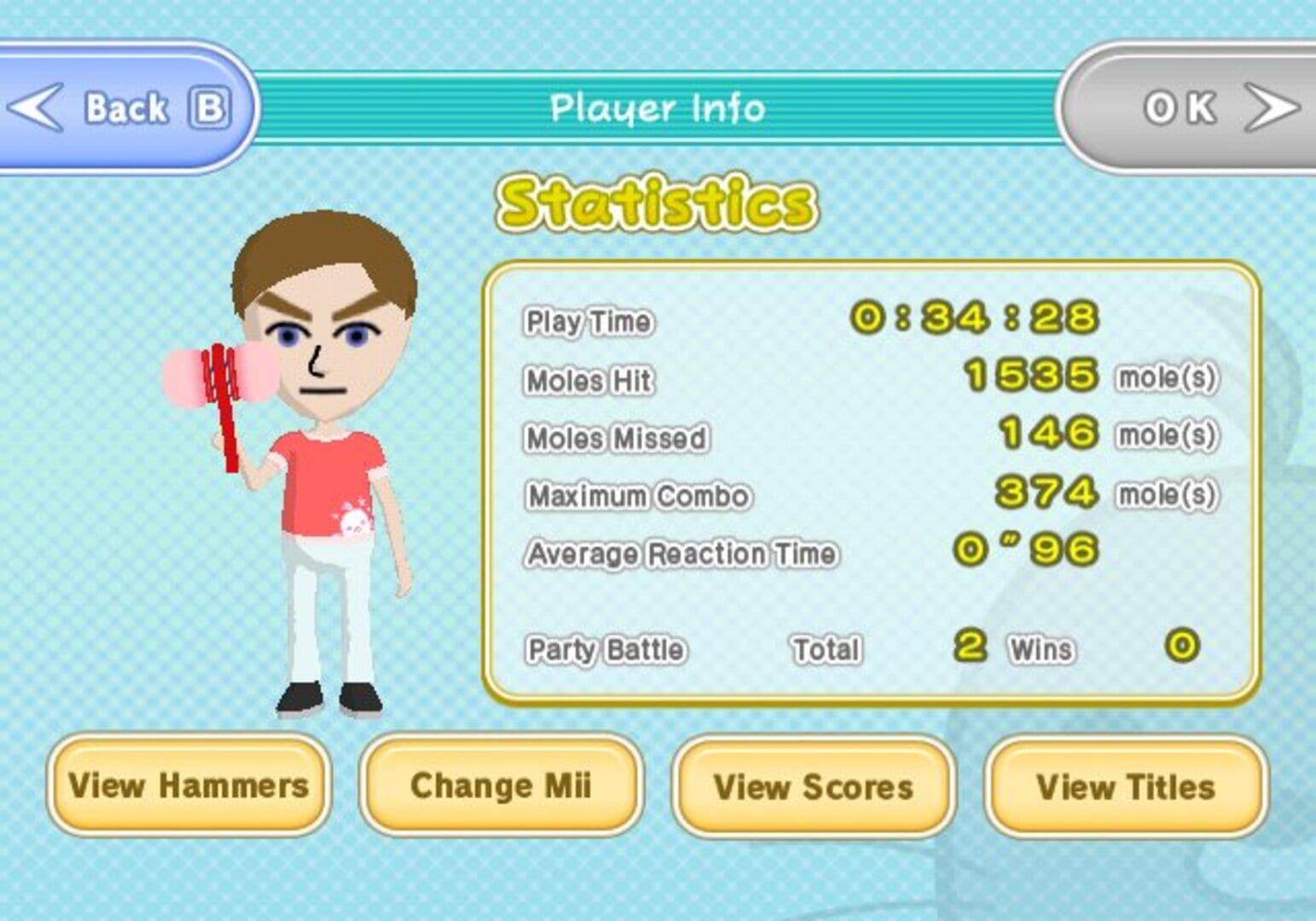The image size is (1316, 921).
Task: Open View Hammers
Action: 188,786
